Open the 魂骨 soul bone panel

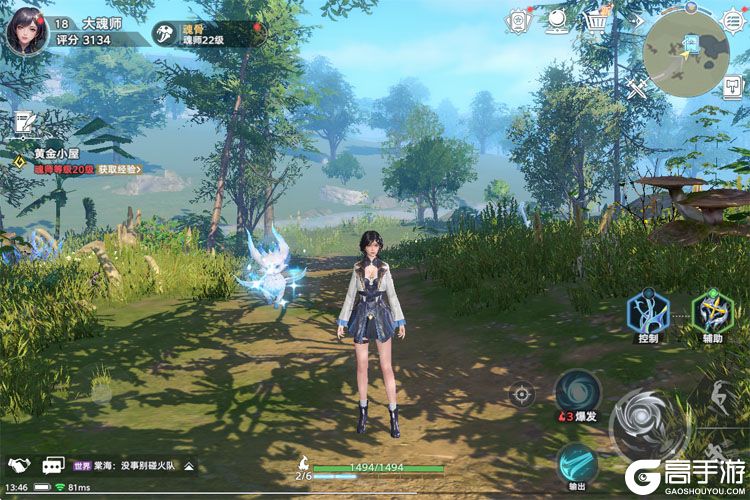click(210, 34)
